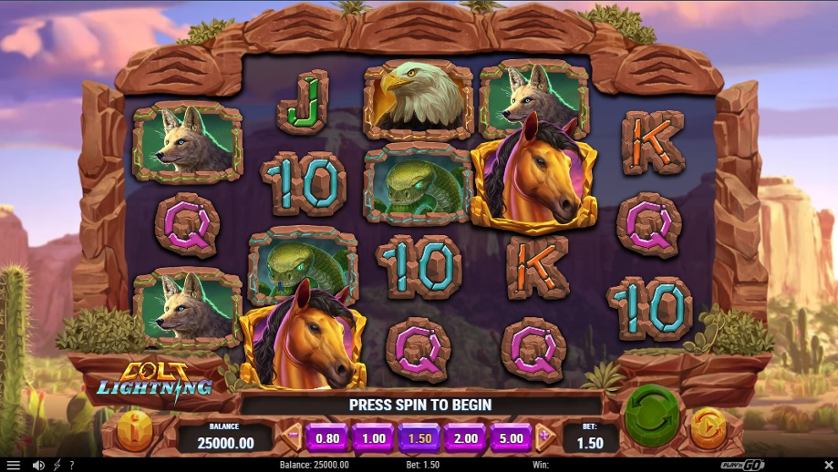The height and width of the screenshot is (472, 838).
Task: Select the 5.00 bet amount
Action: [511, 438]
